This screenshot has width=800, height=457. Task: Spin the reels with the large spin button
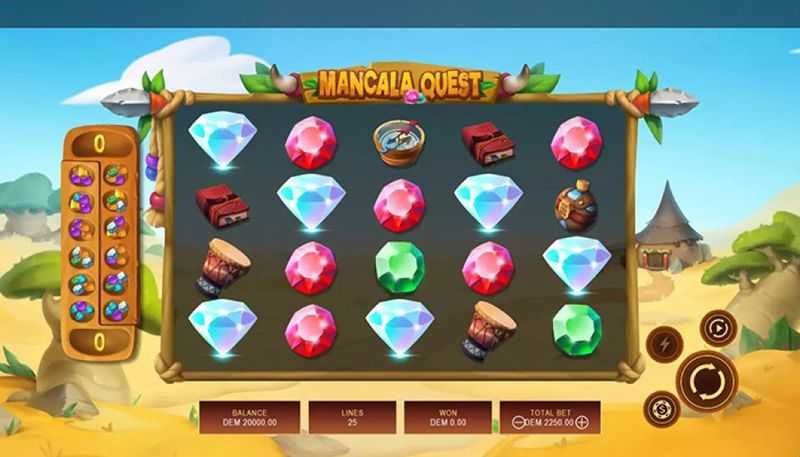pos(706,381)
